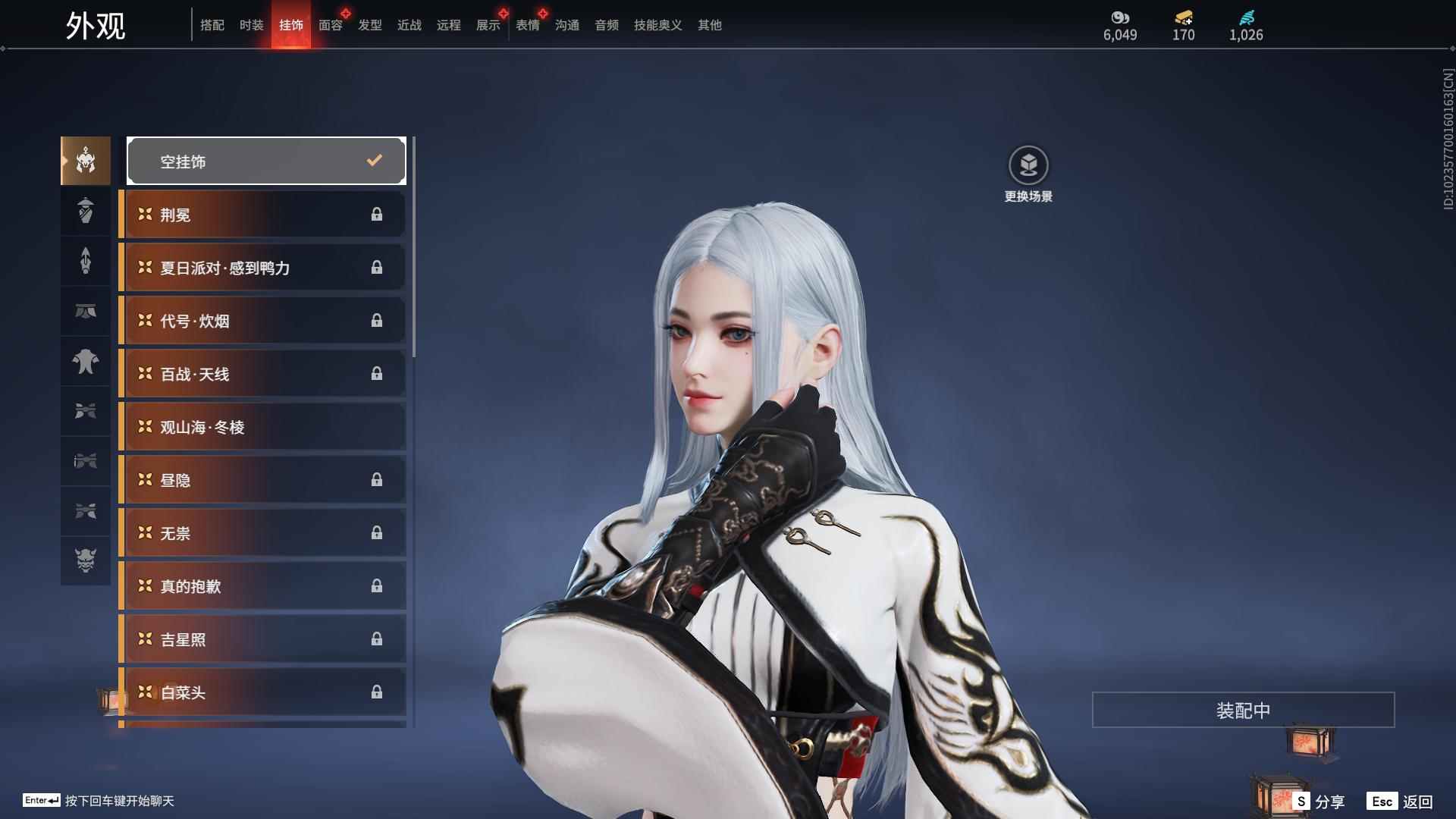Open the 近战 weapon tab
The width and height of the screenshot is (1456, 819).
[409, 25]
